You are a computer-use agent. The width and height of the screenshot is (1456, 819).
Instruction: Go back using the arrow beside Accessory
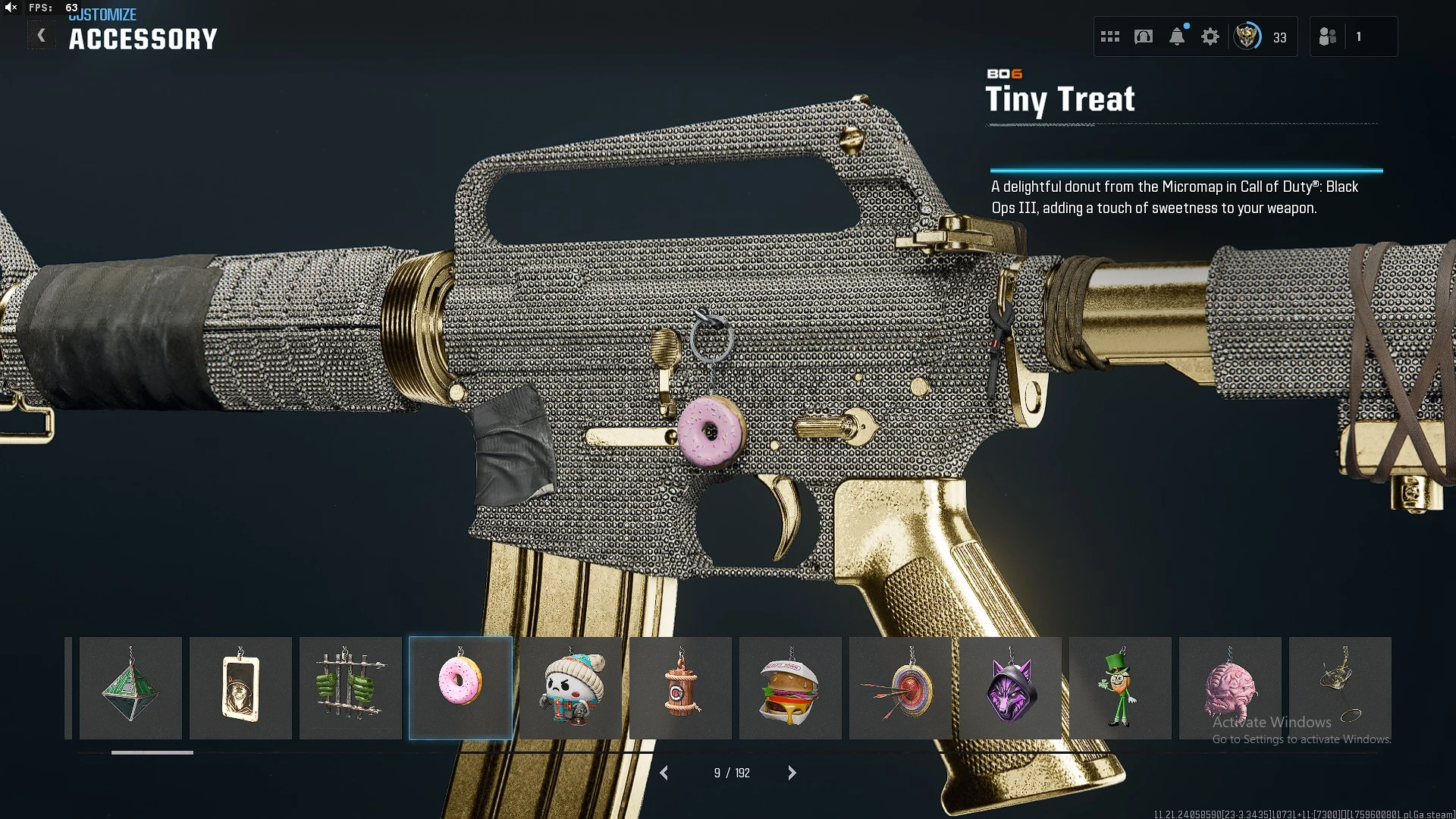42,36
